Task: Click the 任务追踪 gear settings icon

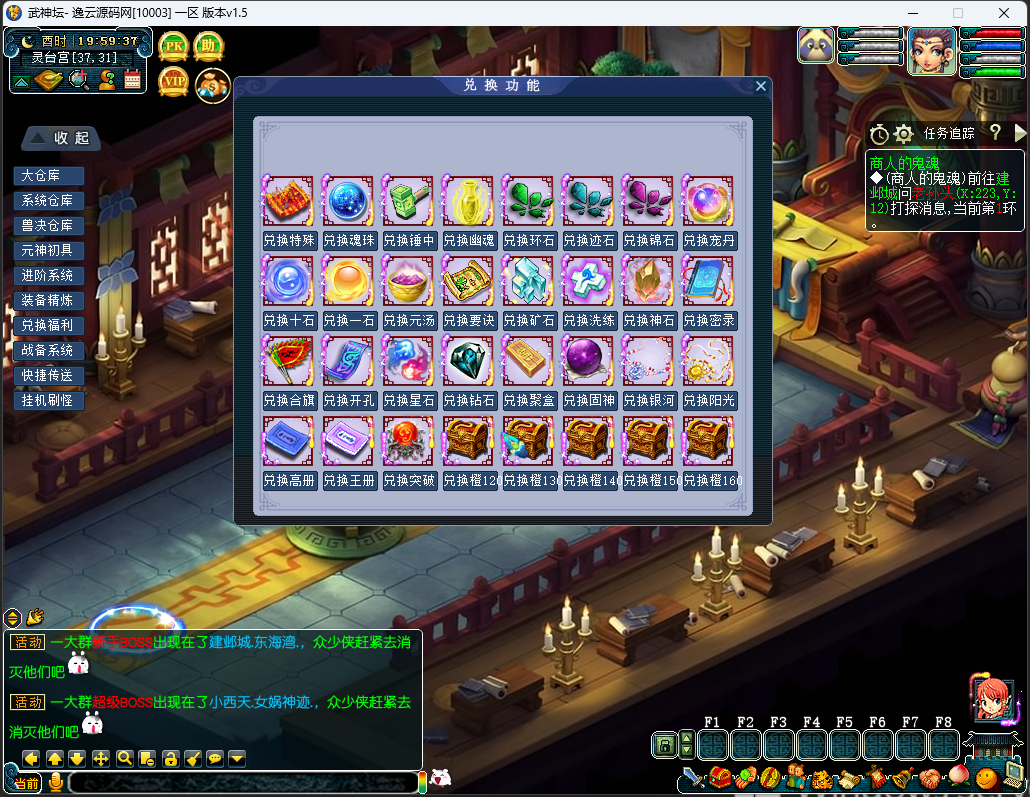Action: pyautogui.click(x=904, y=133)
